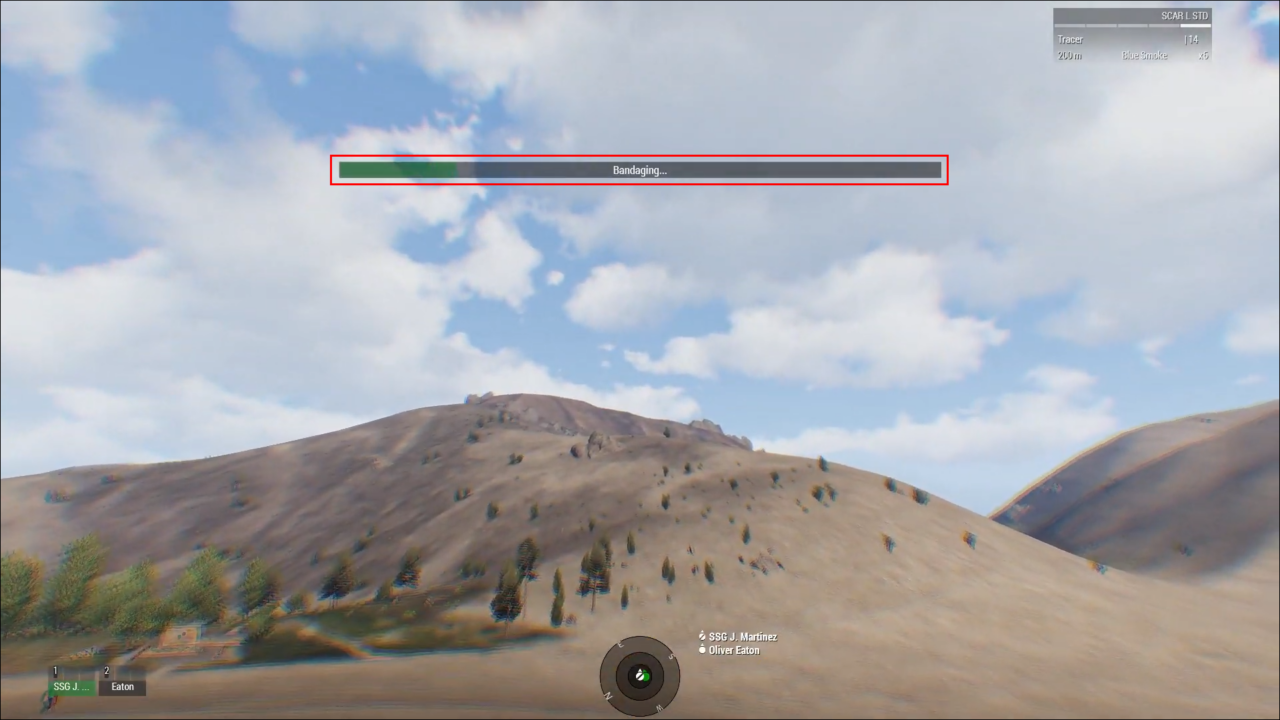Select the Tracer ammo type label
Screen dimensions: 1280x720
tap(1070, 39)
